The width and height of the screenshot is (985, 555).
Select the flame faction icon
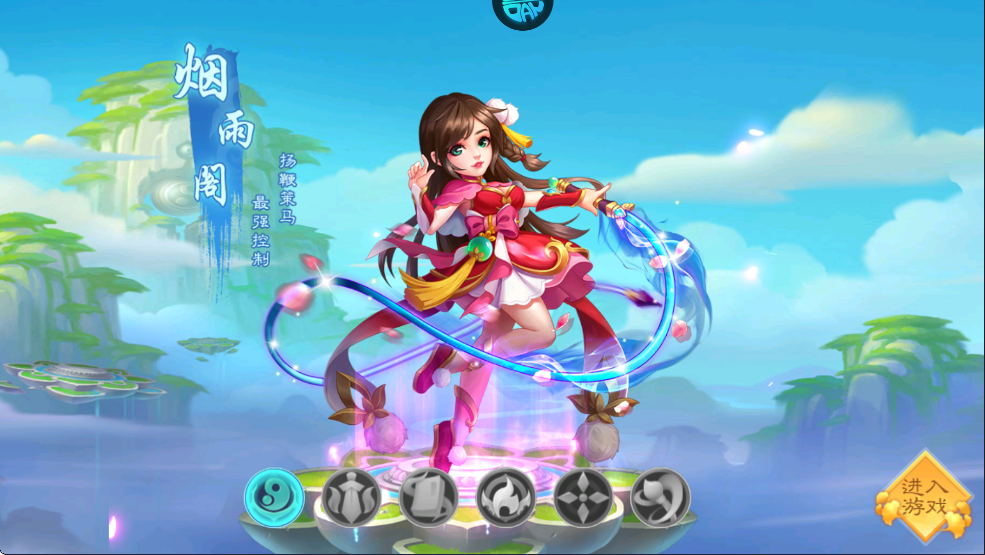[505, 497]
